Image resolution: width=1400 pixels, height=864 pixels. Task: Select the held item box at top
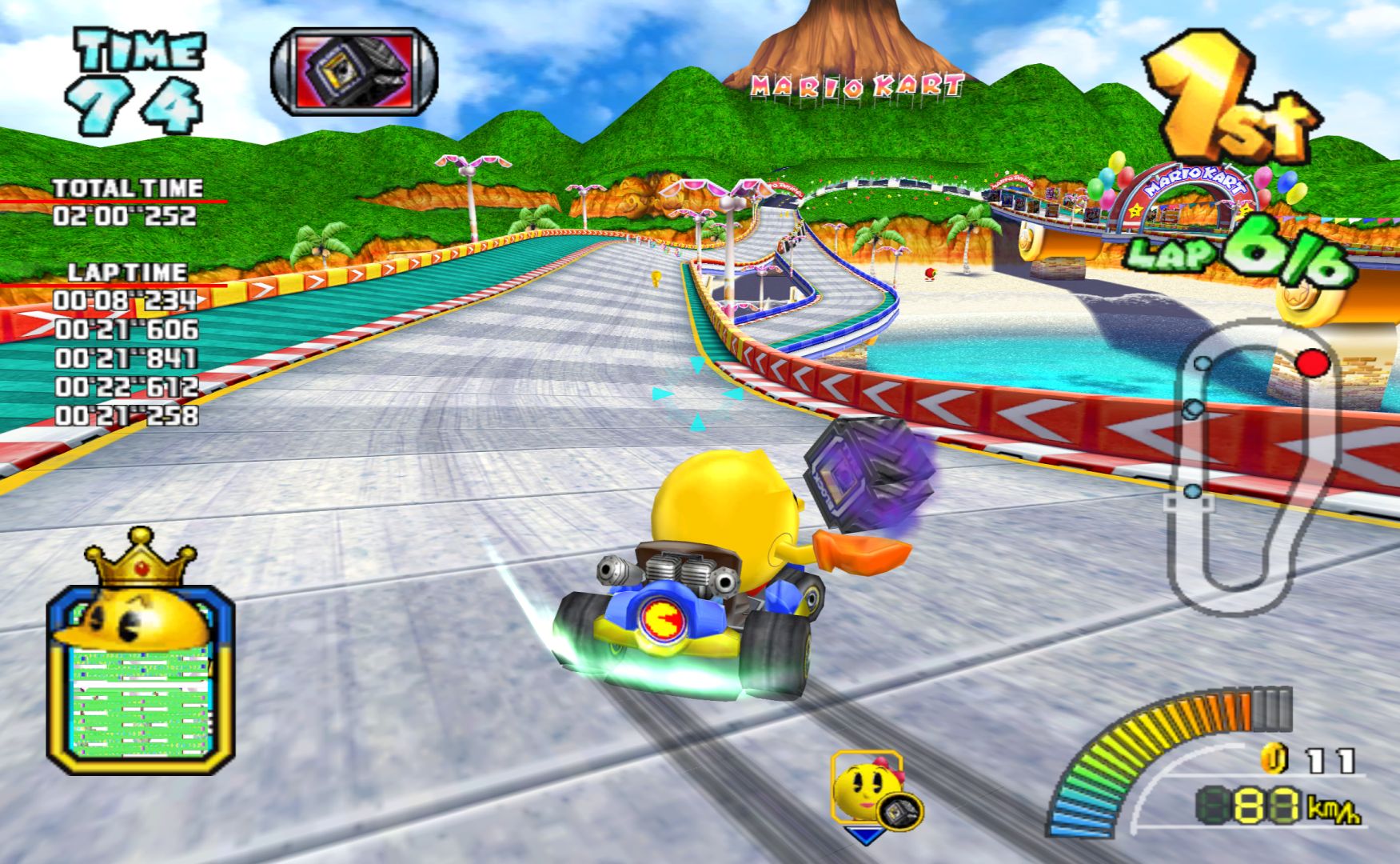(354, 71)
